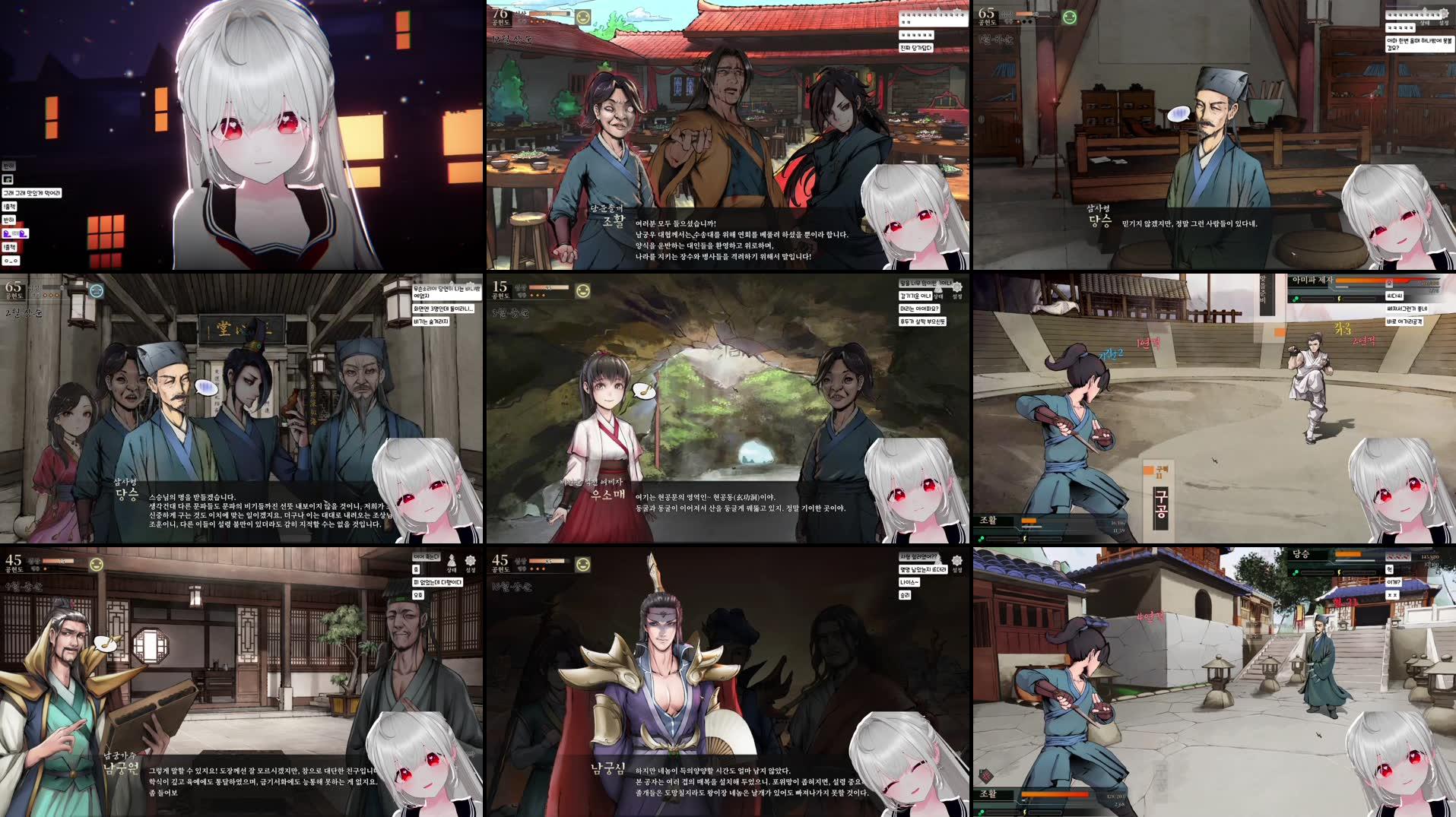The image size is (1456, 817).
Task: Select the smiley emotion icon in the 65 공헌도 panel
Action: [x=1070, y=17]
